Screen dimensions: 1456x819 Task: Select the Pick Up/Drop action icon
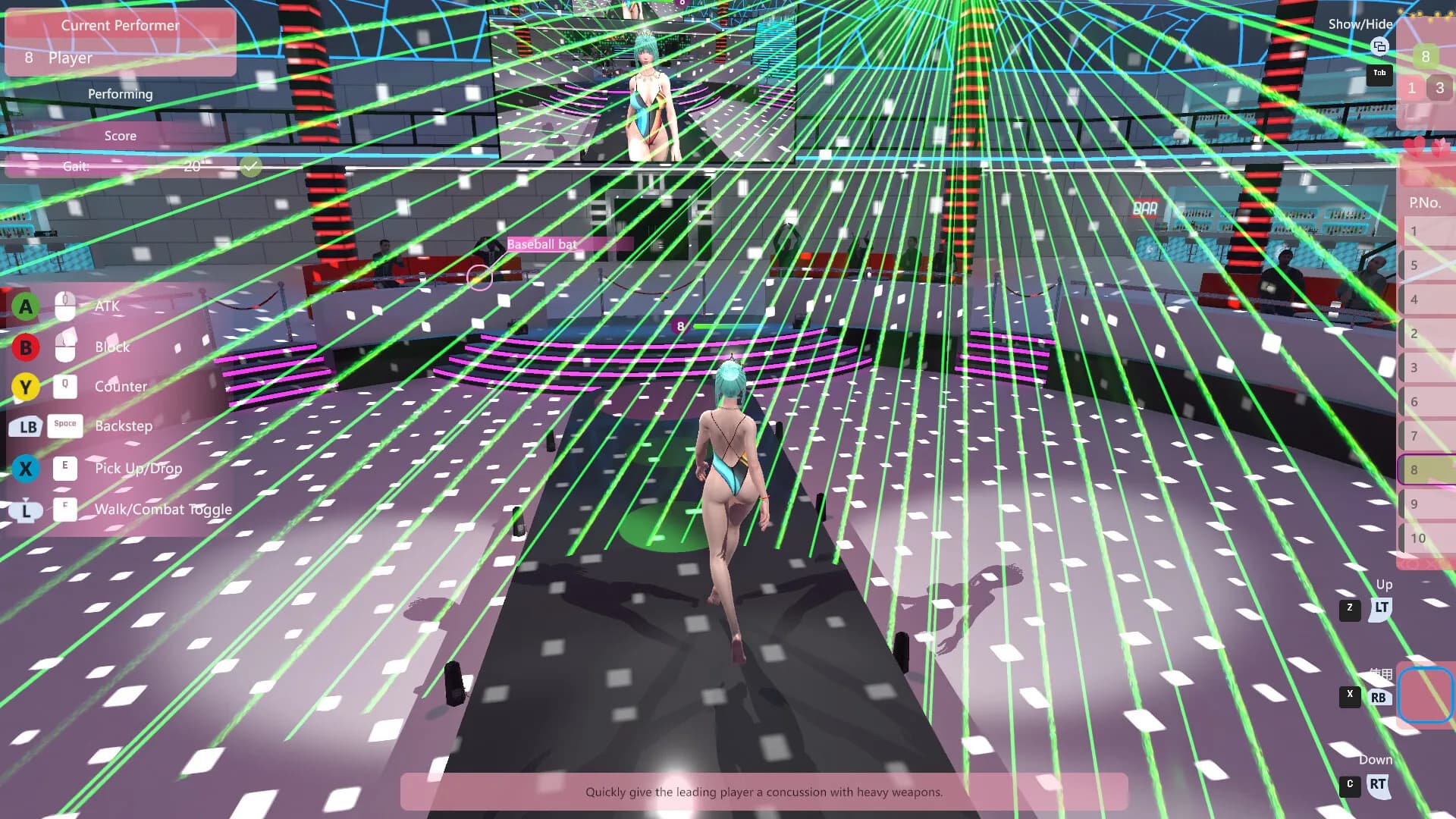(26, 469)
